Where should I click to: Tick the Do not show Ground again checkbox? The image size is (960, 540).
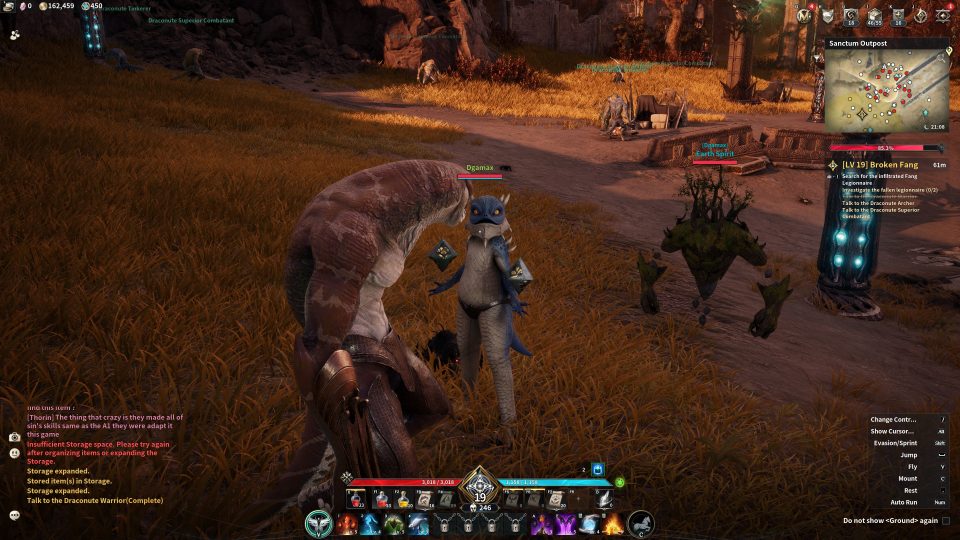coord(946,520)
